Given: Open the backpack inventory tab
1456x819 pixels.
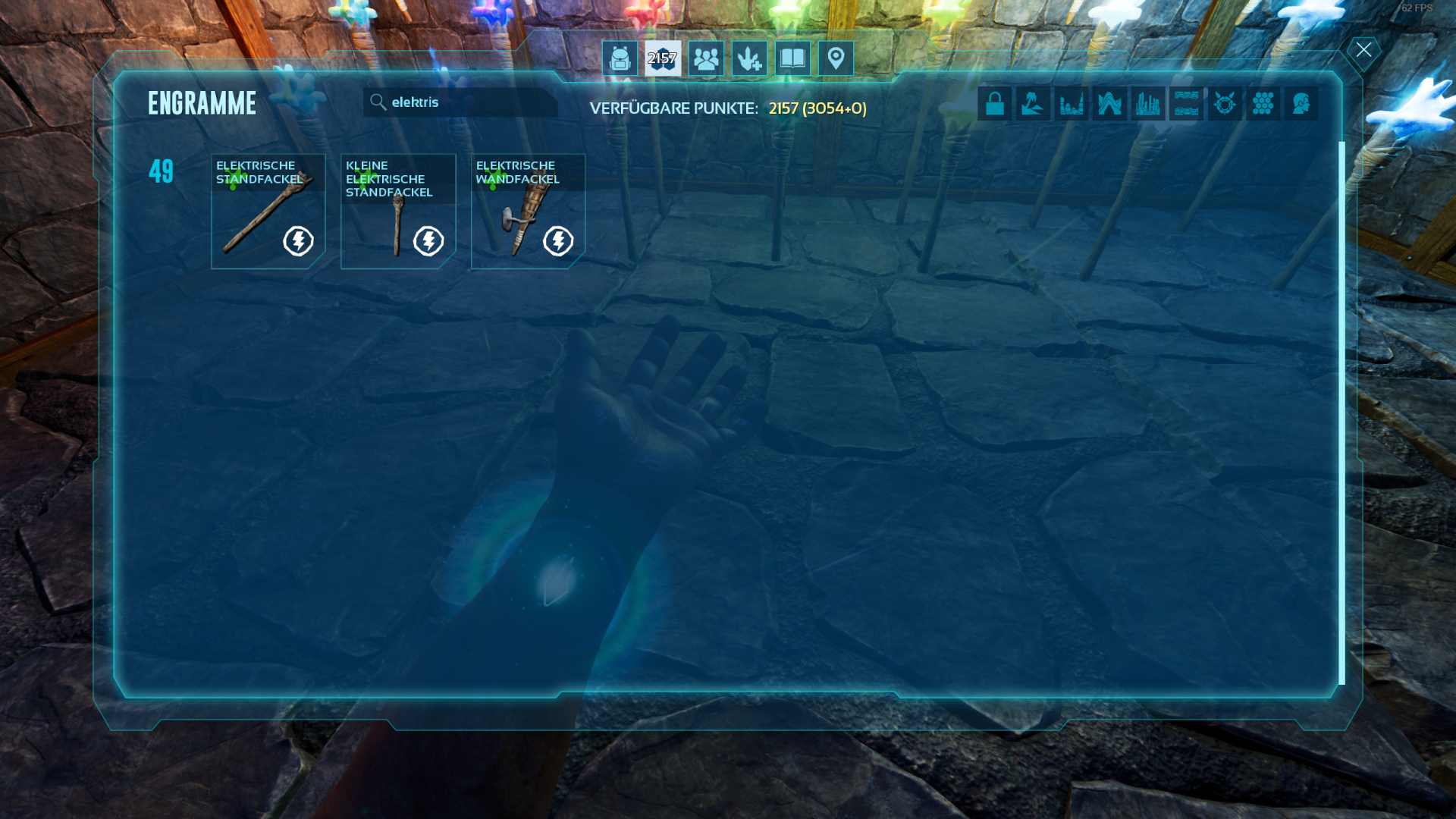Looking at the screenshot, I should pyautogui.click(x=620, y=58).
